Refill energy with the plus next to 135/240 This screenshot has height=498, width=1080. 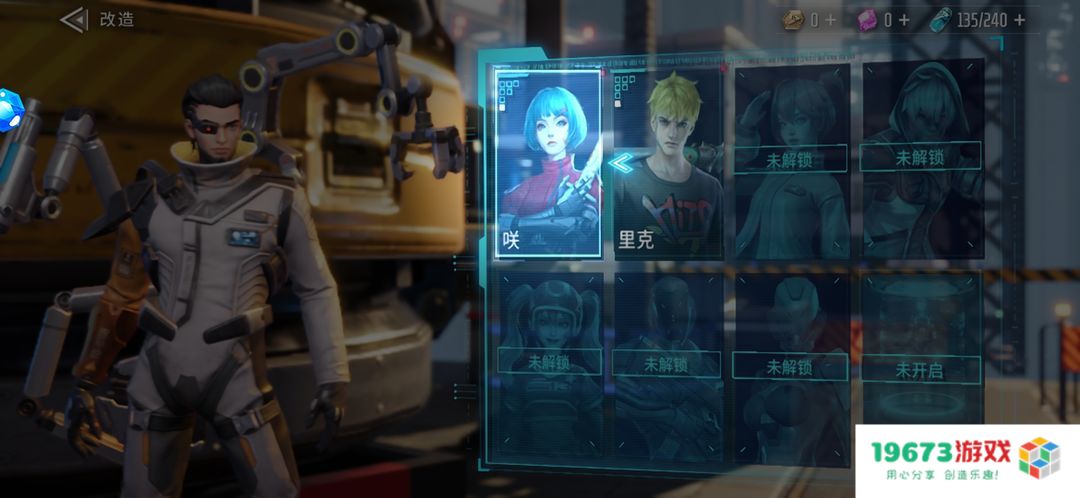tap(1019, 19)
